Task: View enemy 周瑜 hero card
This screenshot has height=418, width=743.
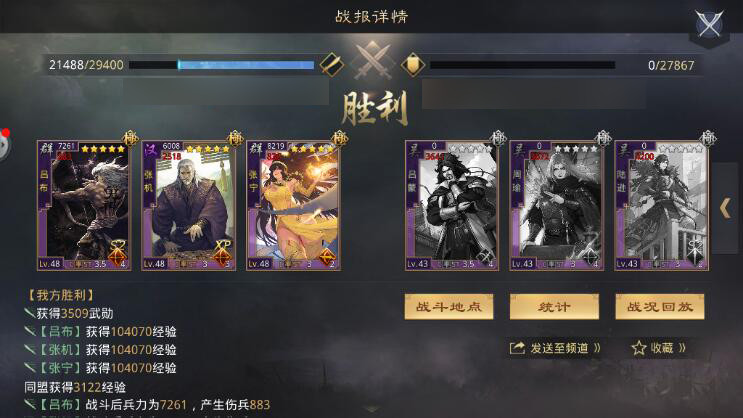Action: click(x=556, y=205)
